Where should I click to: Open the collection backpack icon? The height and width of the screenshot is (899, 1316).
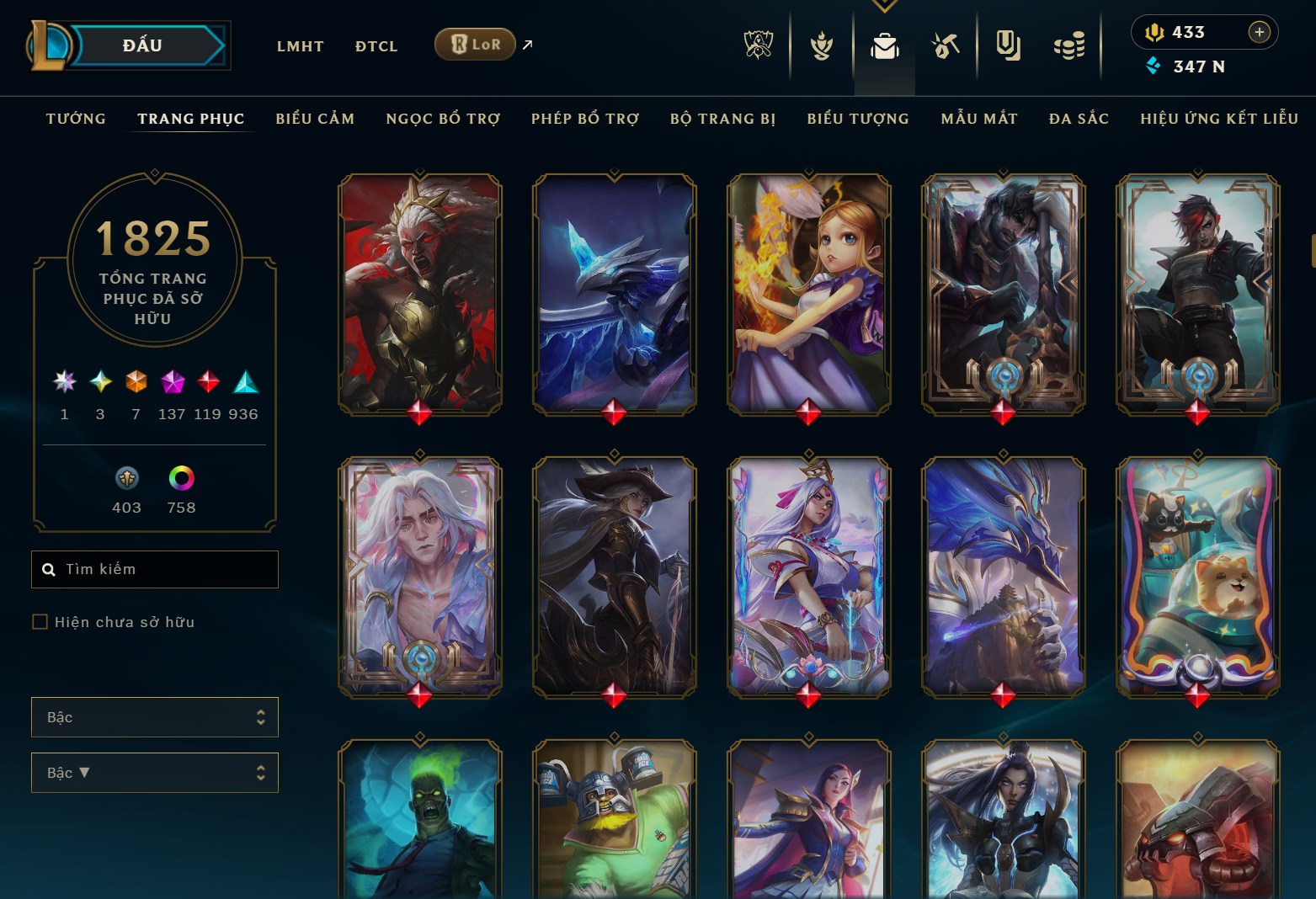884,46
